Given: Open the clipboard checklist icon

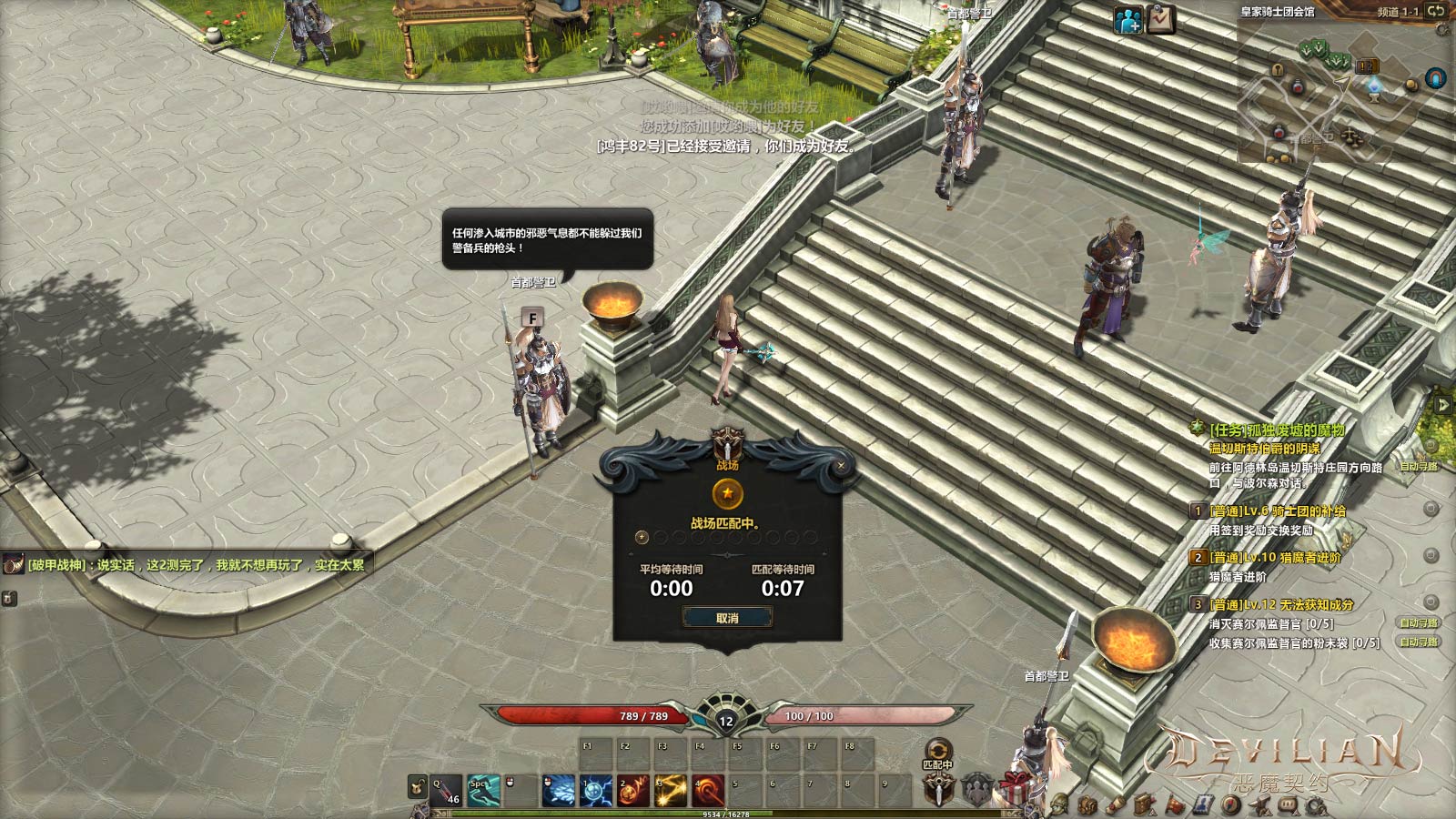Looking at the screenshot, I should point(1160,19).
